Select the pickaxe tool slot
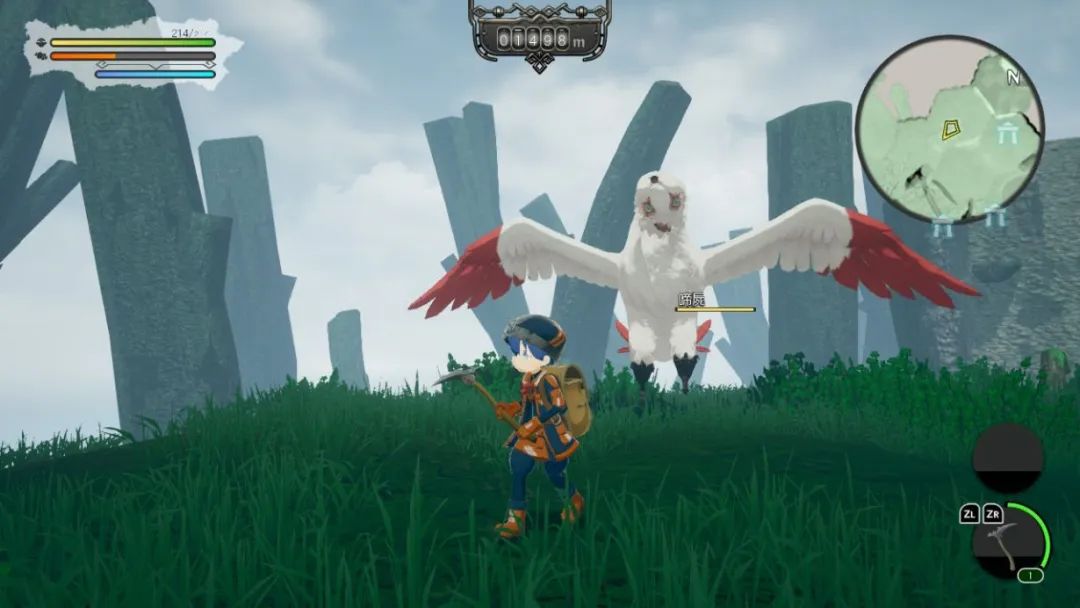1080x608 pixels. (x=1007, y=543)
